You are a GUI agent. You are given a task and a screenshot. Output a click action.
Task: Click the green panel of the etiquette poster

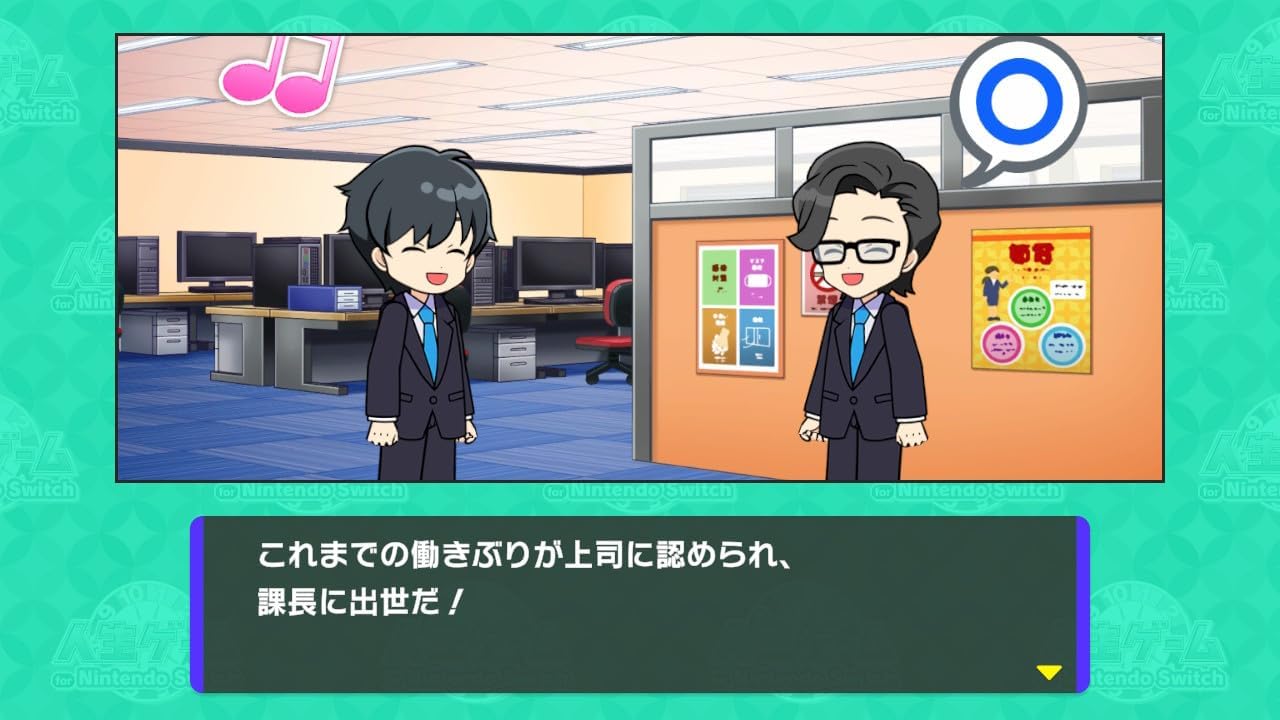[x=720, y=278]
